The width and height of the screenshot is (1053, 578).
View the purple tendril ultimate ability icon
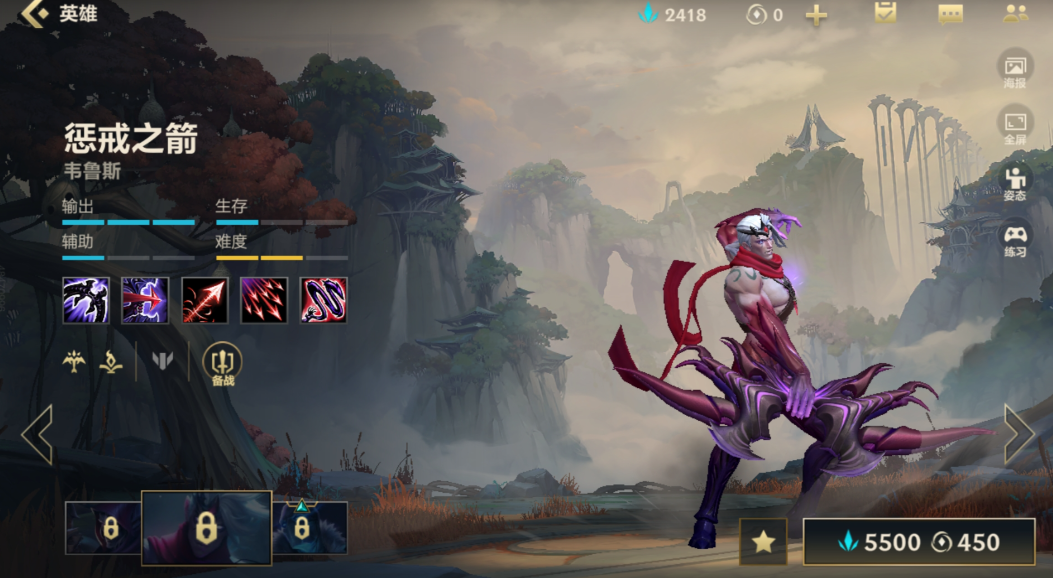(324, 300)
